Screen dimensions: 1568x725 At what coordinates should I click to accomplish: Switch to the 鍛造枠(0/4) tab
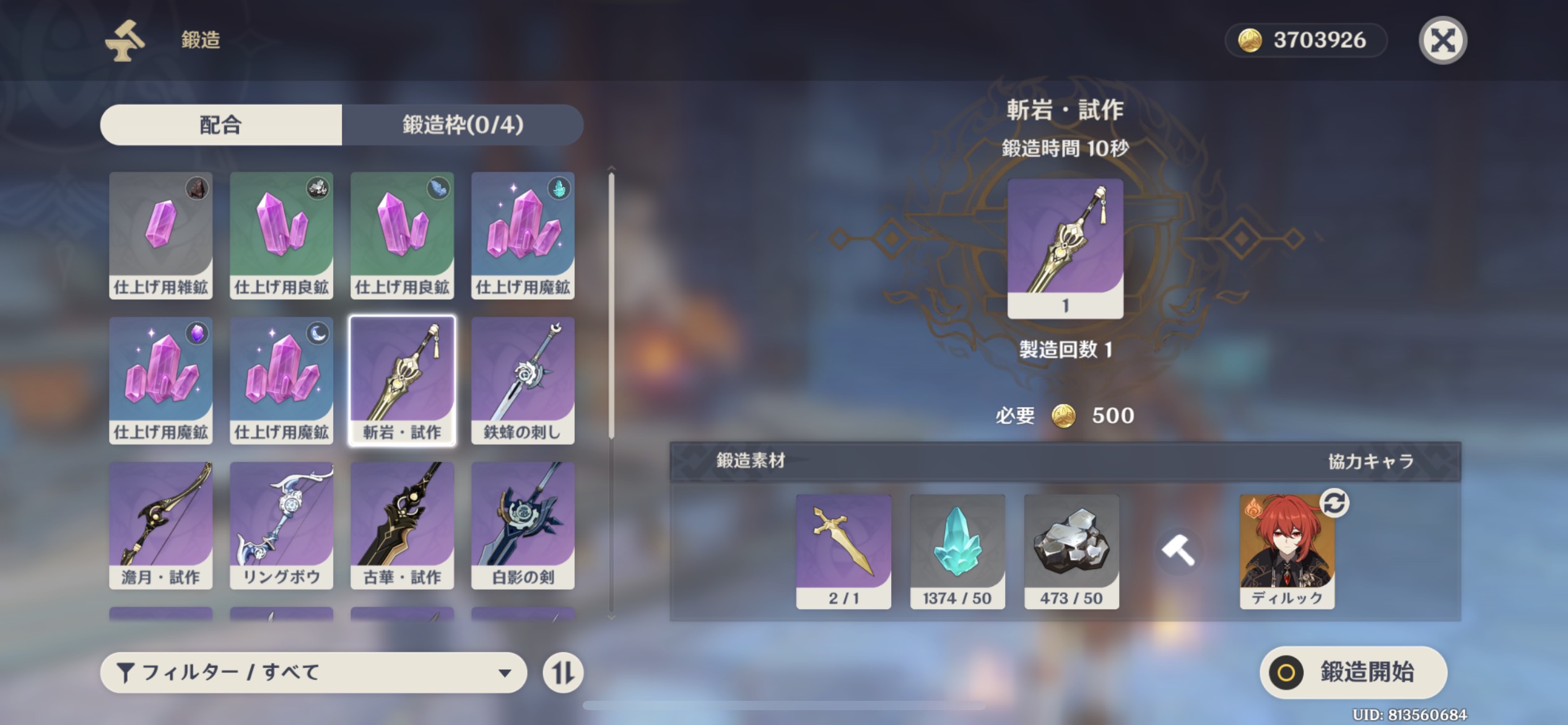click(x=463, y=125)
